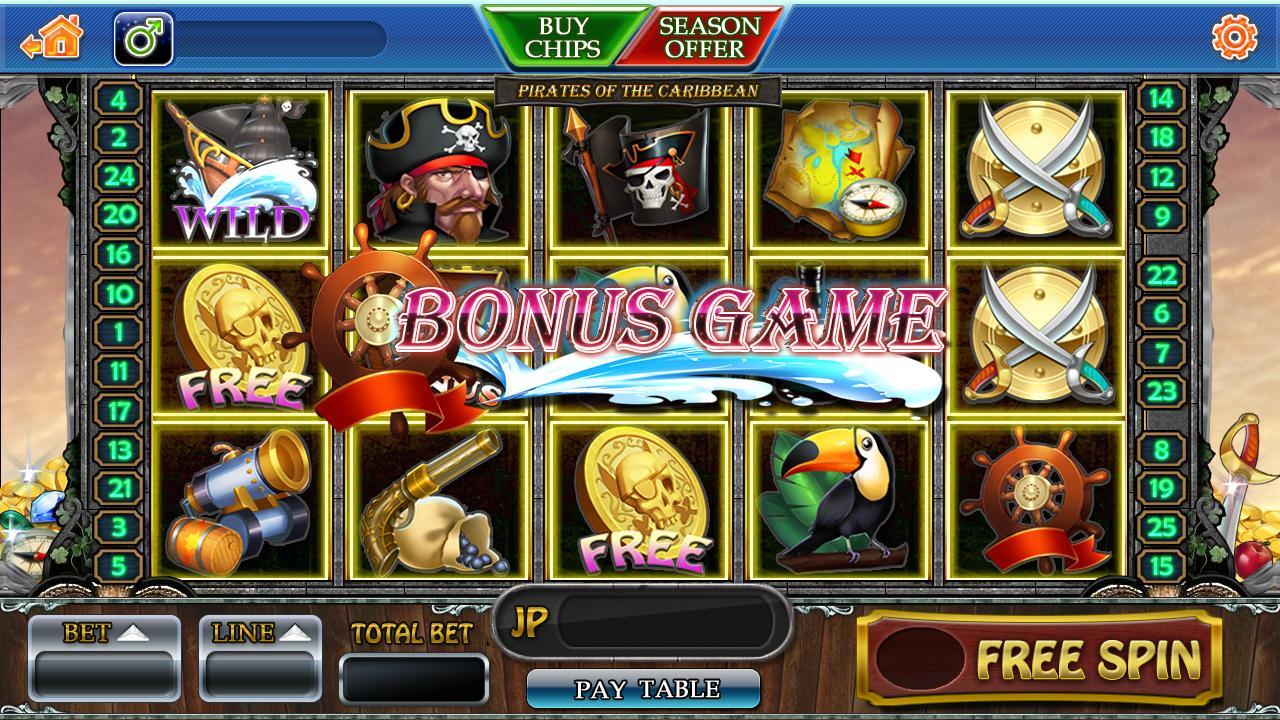Open the Buy Chips shop
The image size is (1280, 720).
coord(563,37)
